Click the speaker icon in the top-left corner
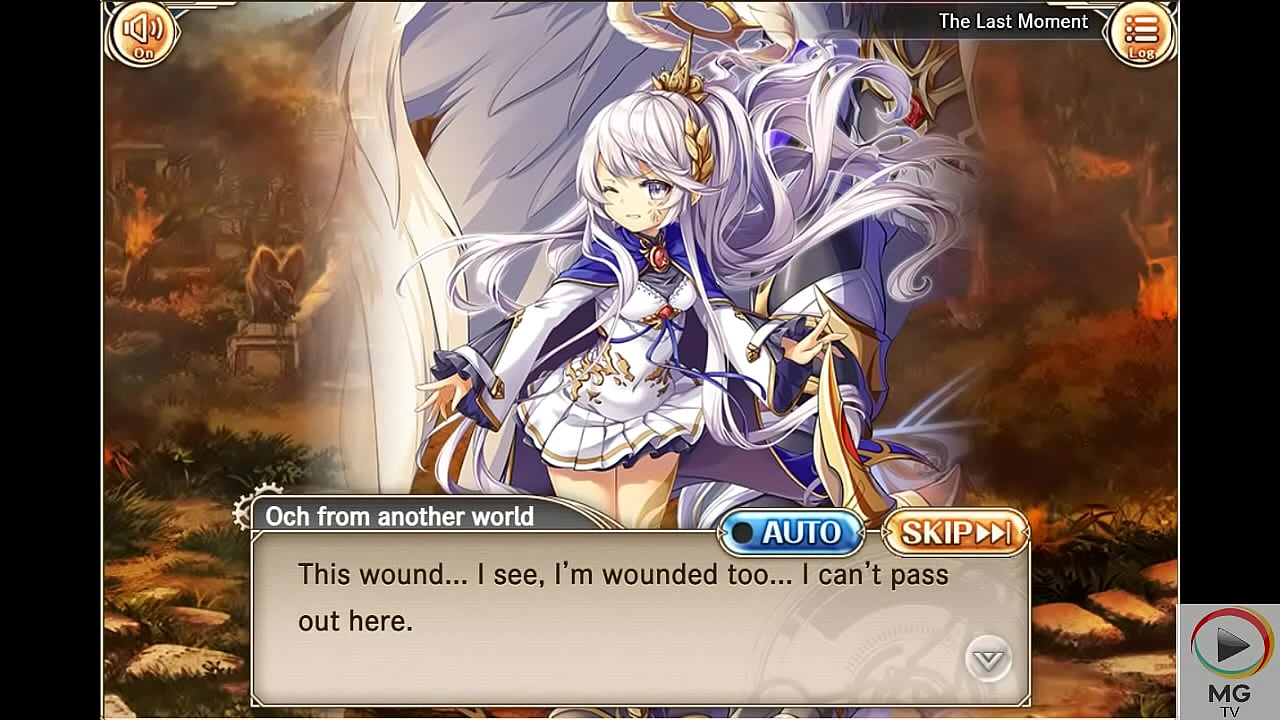The image size is (1280, 720). [140, 28]
